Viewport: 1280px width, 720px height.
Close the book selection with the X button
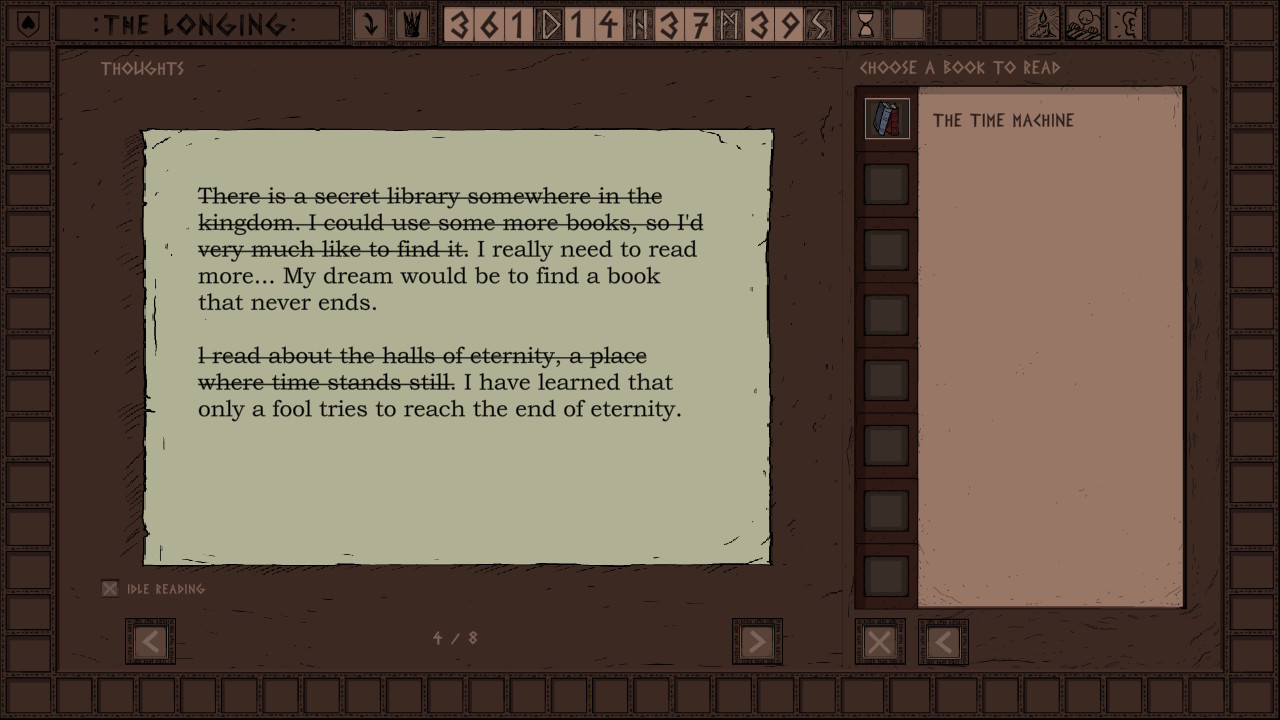[x=880, y=641]
